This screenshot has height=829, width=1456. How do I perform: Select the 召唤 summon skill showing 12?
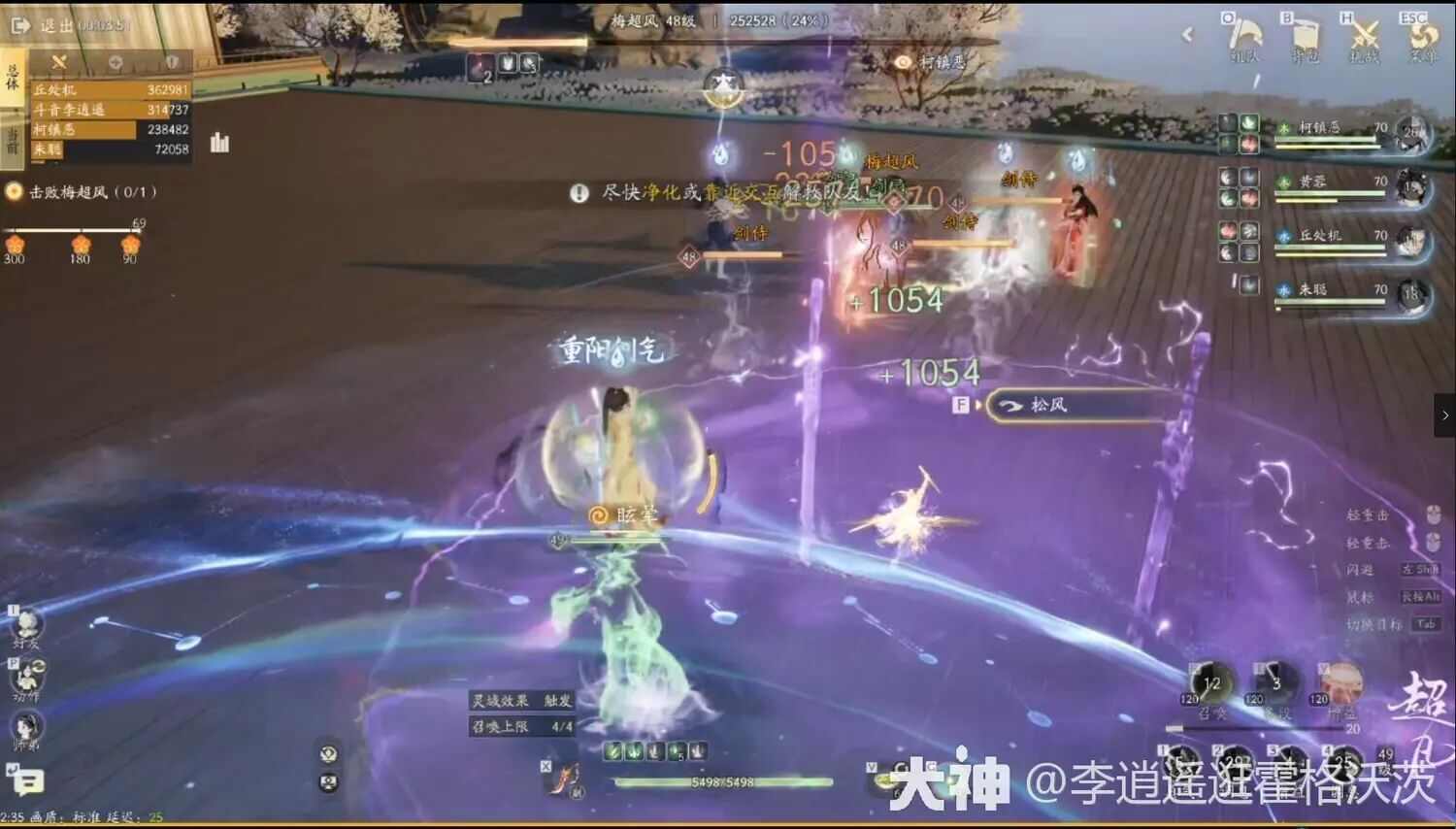(x=1213, y=681)
